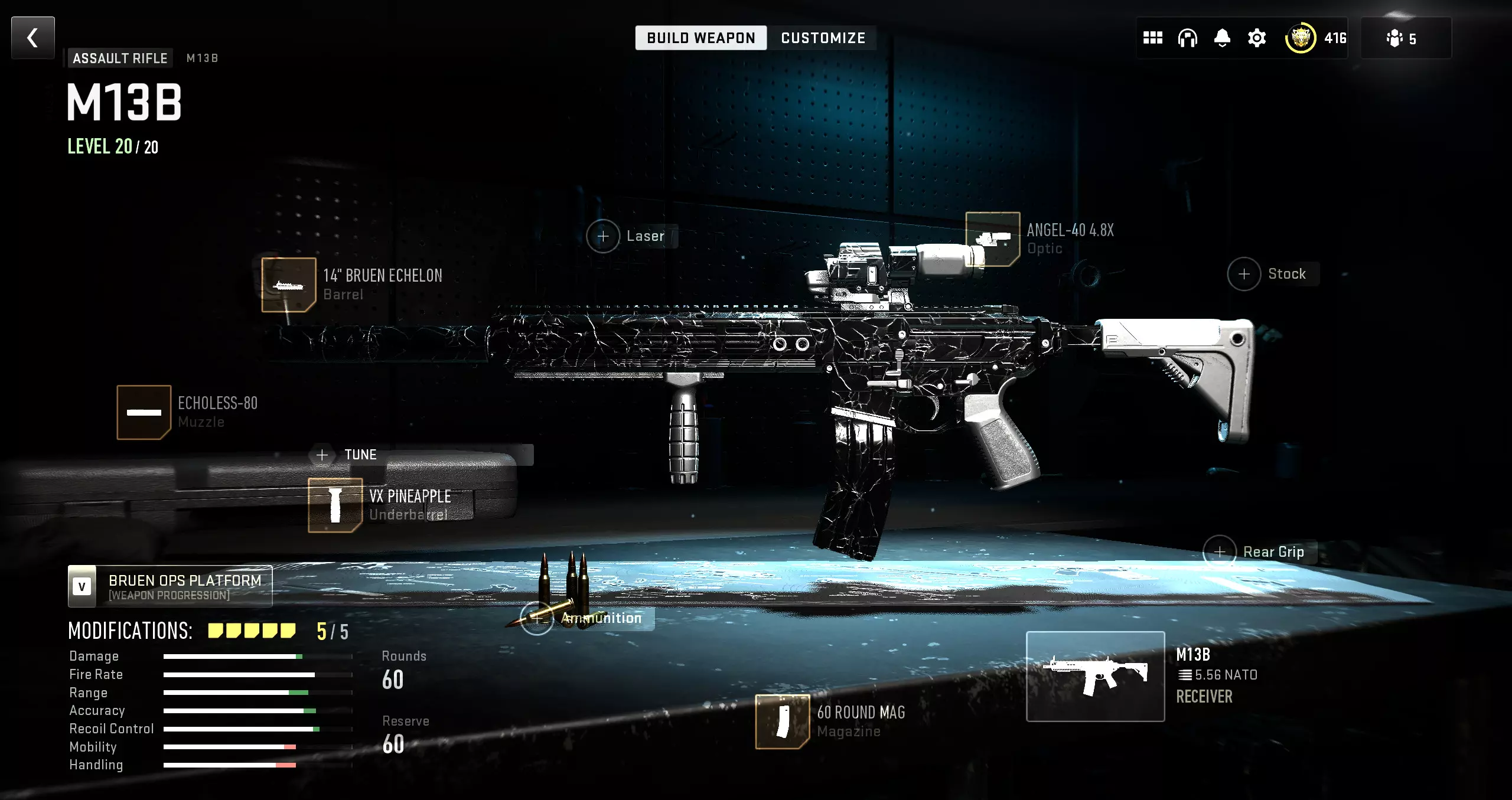Add a Stock attachment
The width and height of the screenshot is (1512, 800).
1244,274
